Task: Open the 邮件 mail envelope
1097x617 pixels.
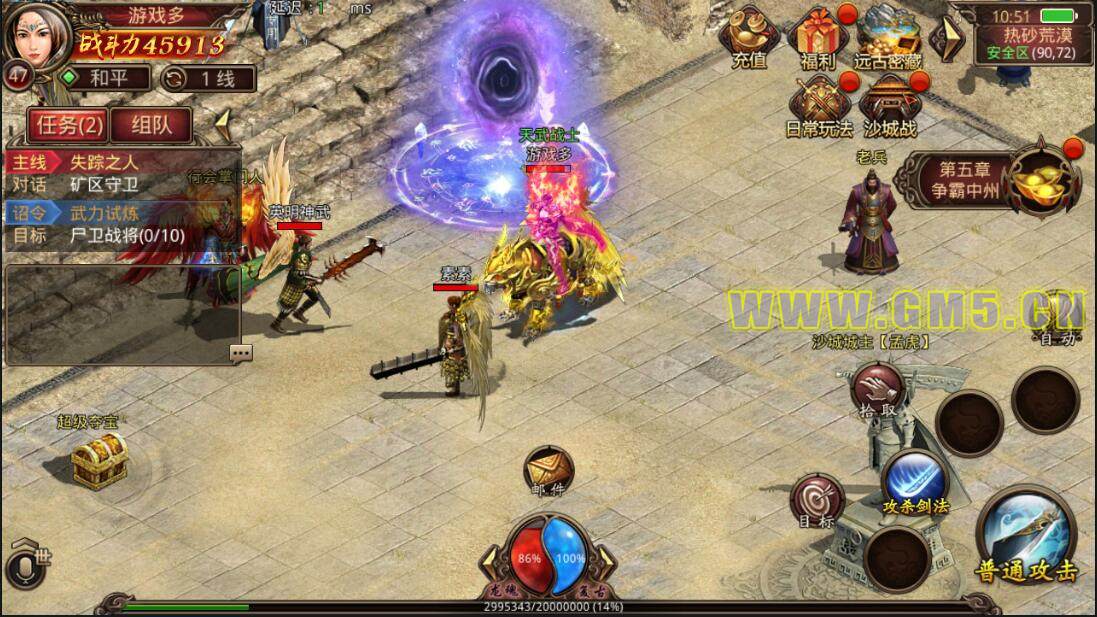Action: click(x=548, y=471)
